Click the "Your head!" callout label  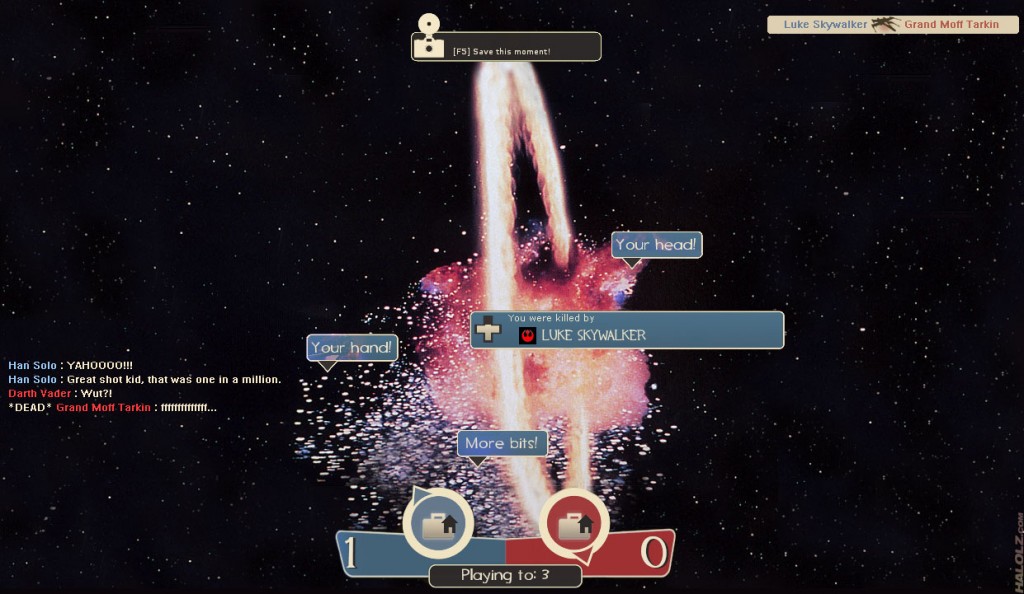656,245
